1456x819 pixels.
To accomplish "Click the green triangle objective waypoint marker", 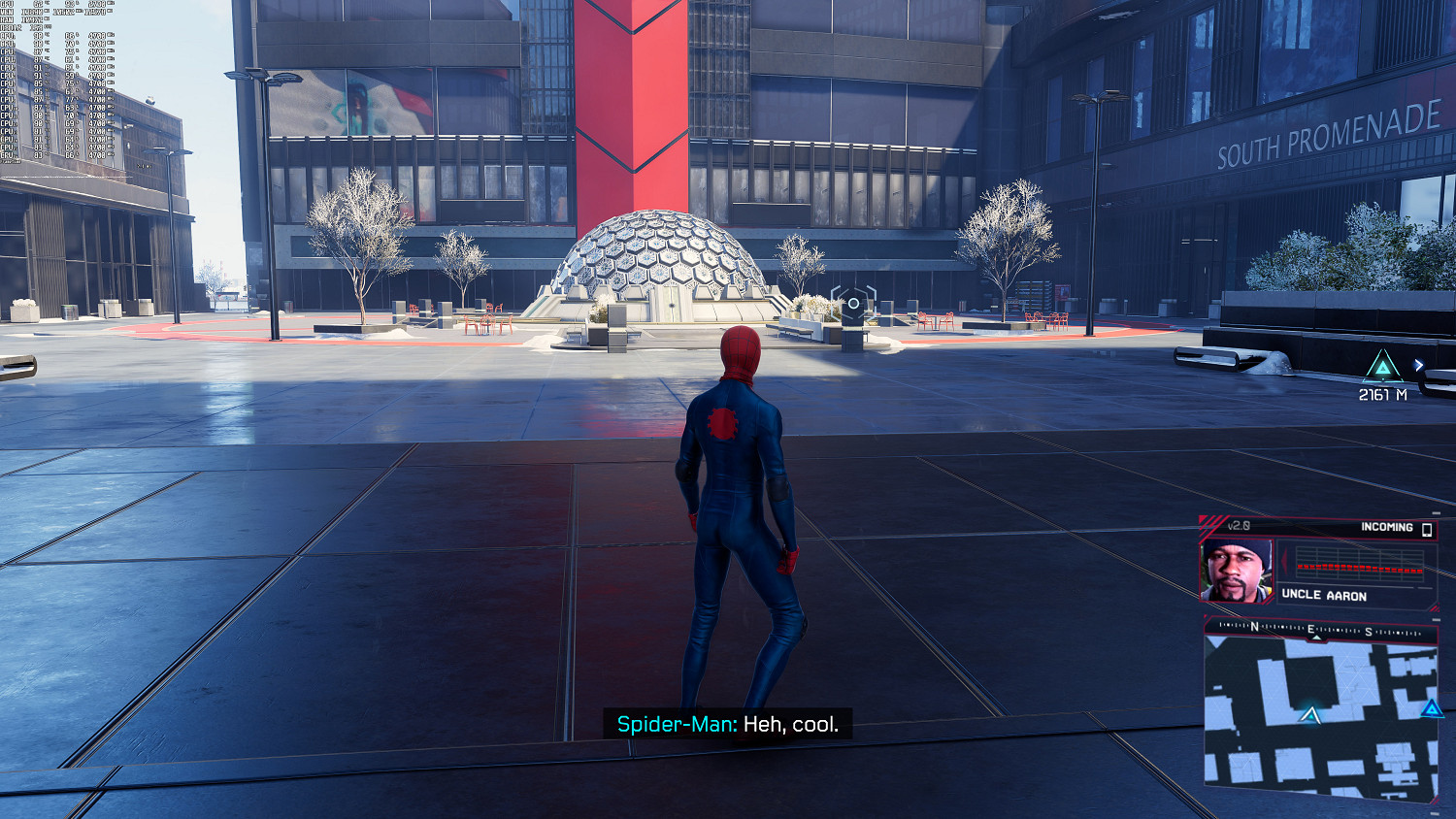I will click(1381, 368).
